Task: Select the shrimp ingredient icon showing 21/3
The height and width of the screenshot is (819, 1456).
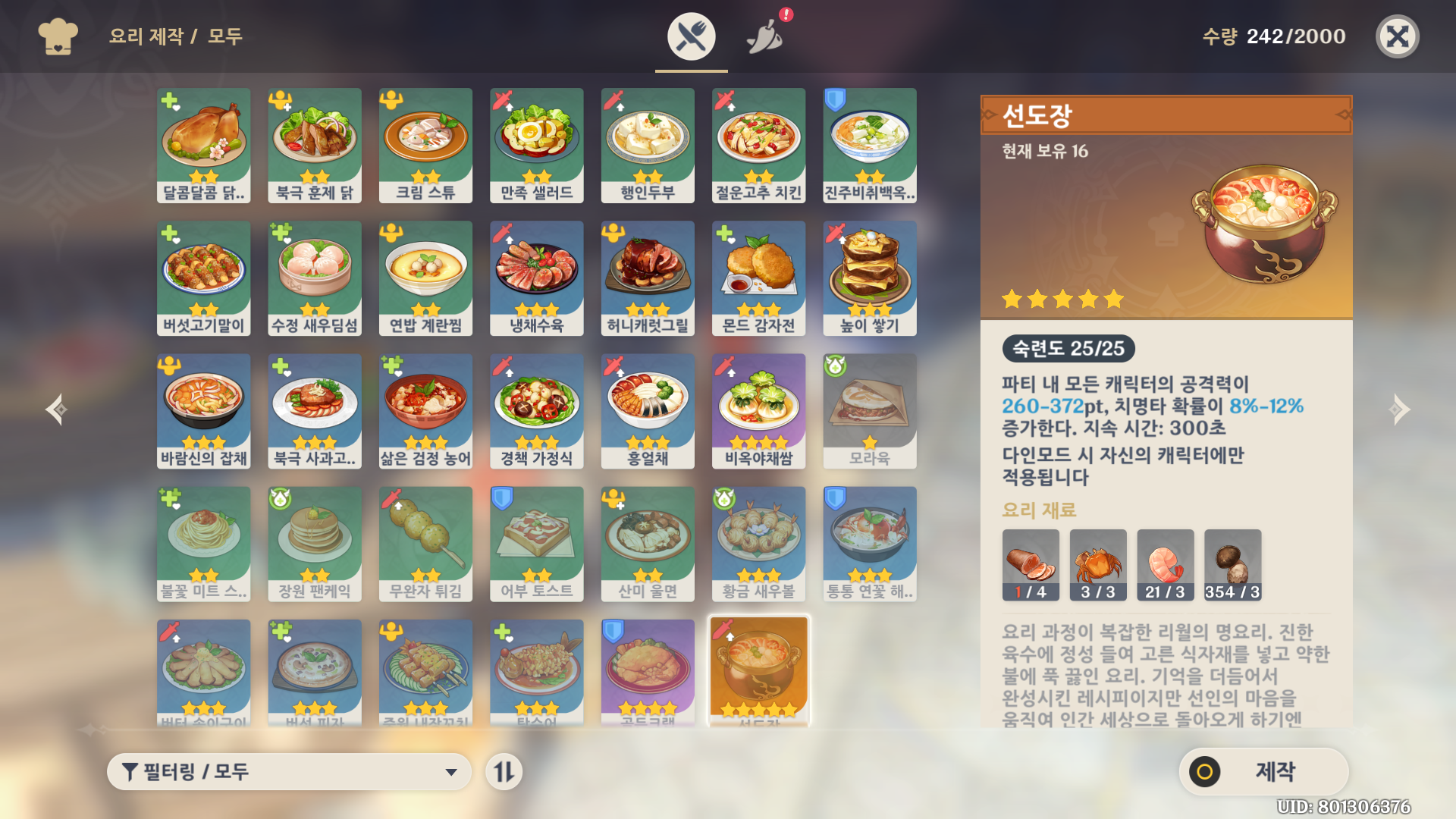Action: [1166, 564]
